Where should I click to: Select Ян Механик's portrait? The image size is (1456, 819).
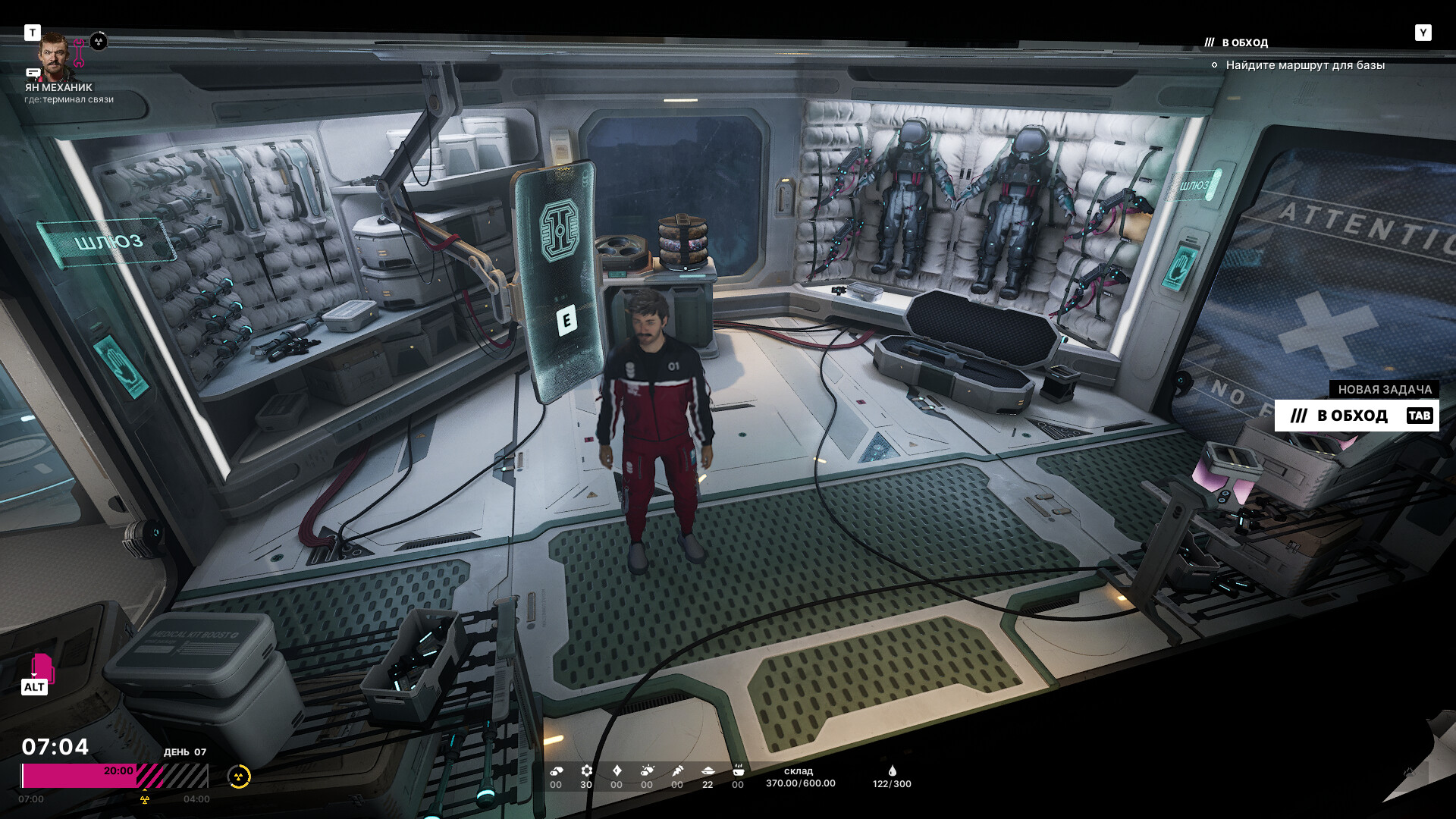tap(55, 56)
